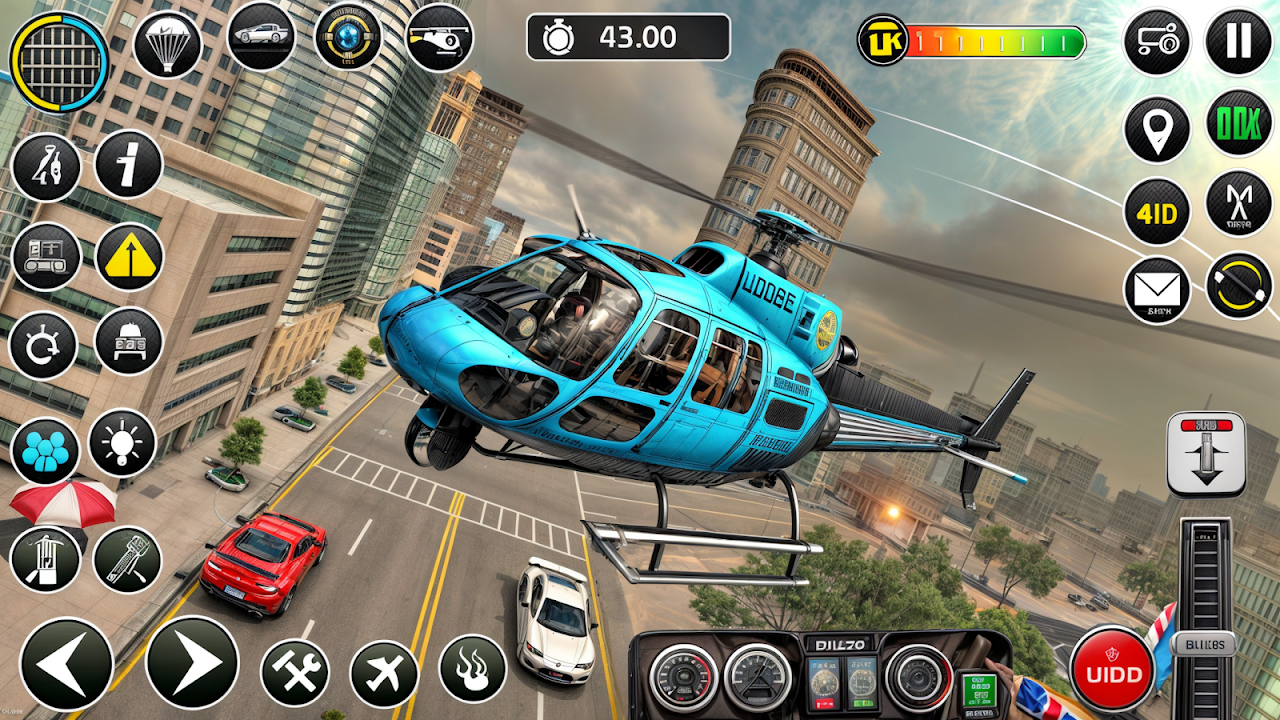Choose the helicopter icon button

(439, 37)
